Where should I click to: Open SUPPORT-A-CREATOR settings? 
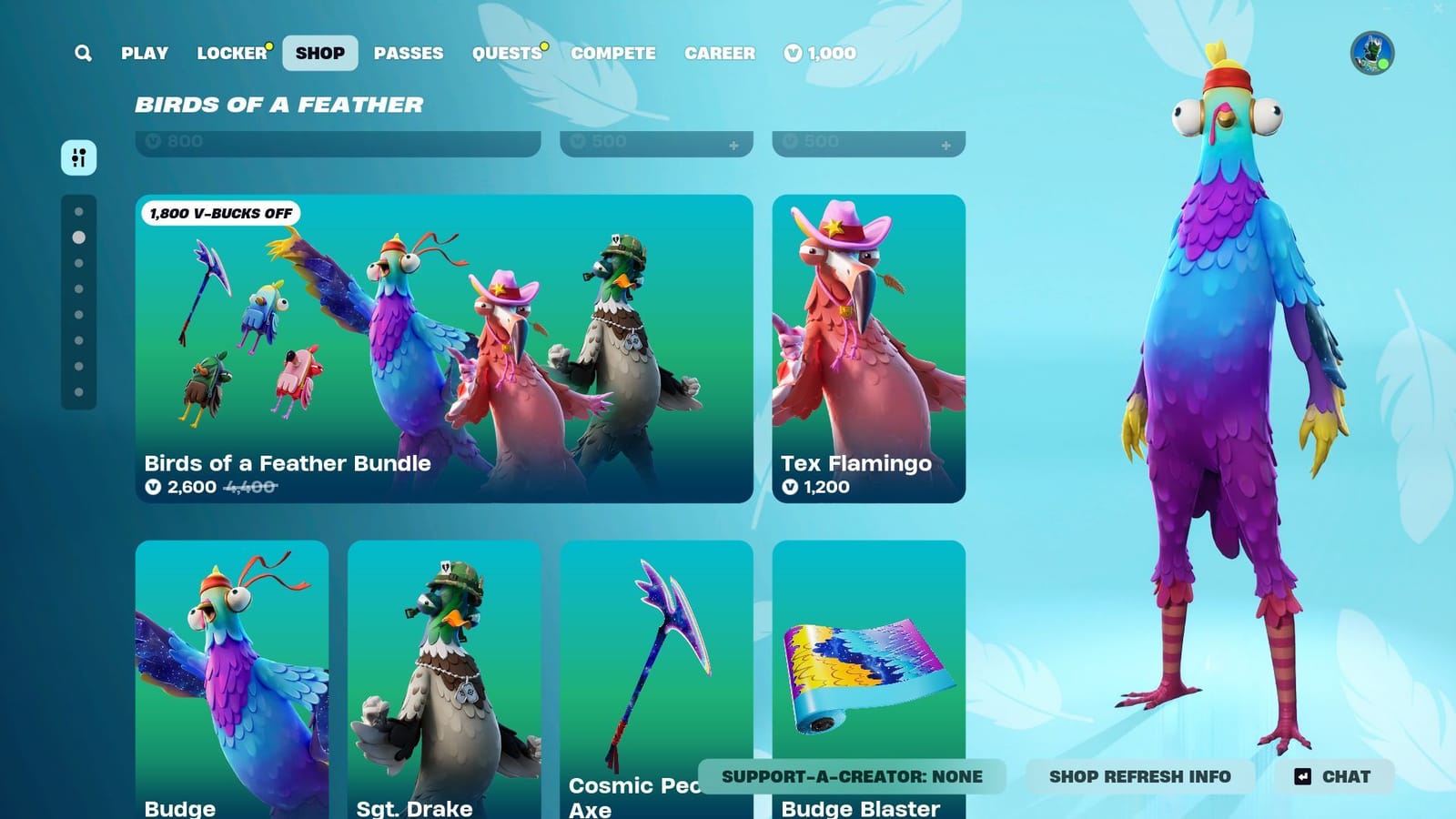click(850, 777)
